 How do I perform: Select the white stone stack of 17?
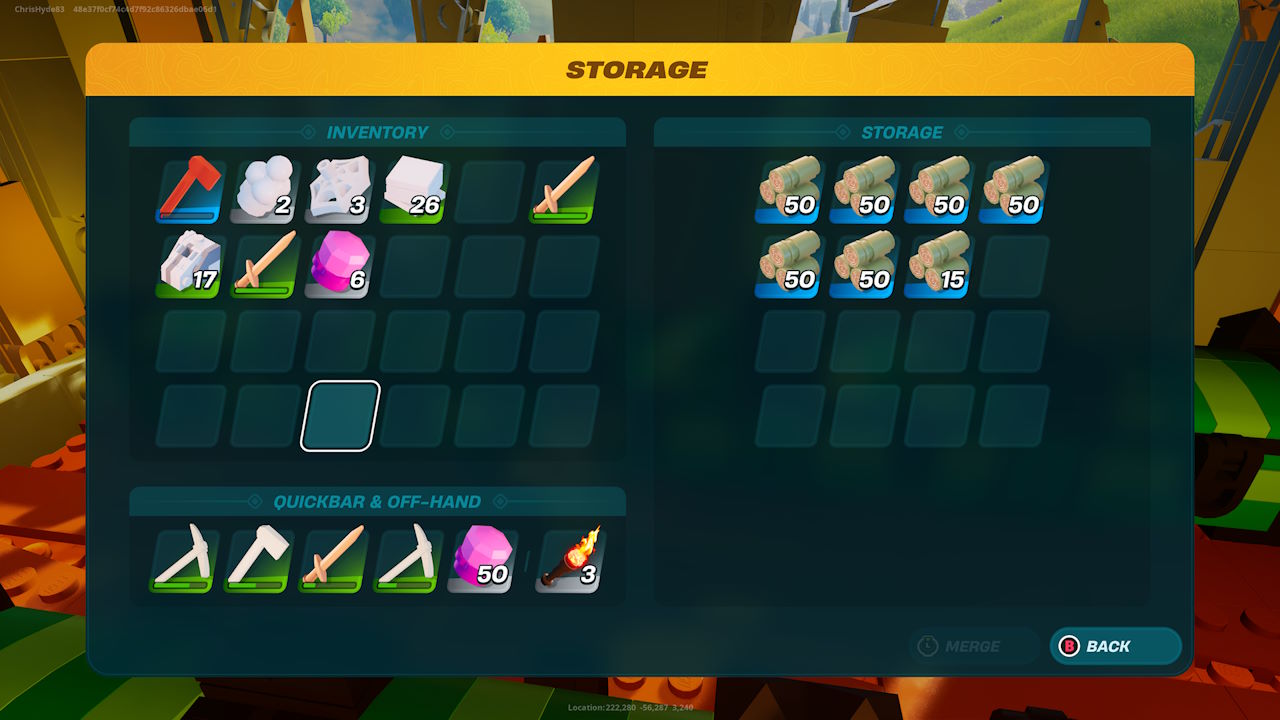pyautogui.click(x=190, y=266)
